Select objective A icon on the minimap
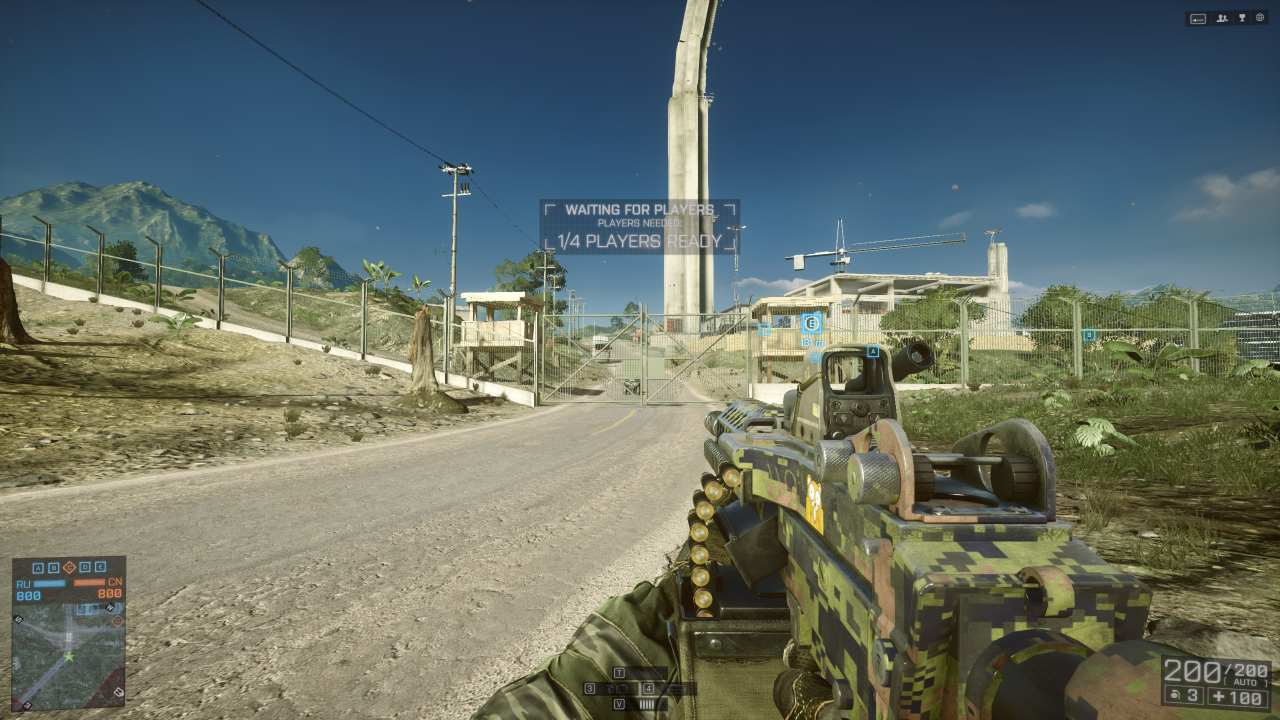Image resolution: width=1280 pixels, height=720 pixels. tap(38, 567)
